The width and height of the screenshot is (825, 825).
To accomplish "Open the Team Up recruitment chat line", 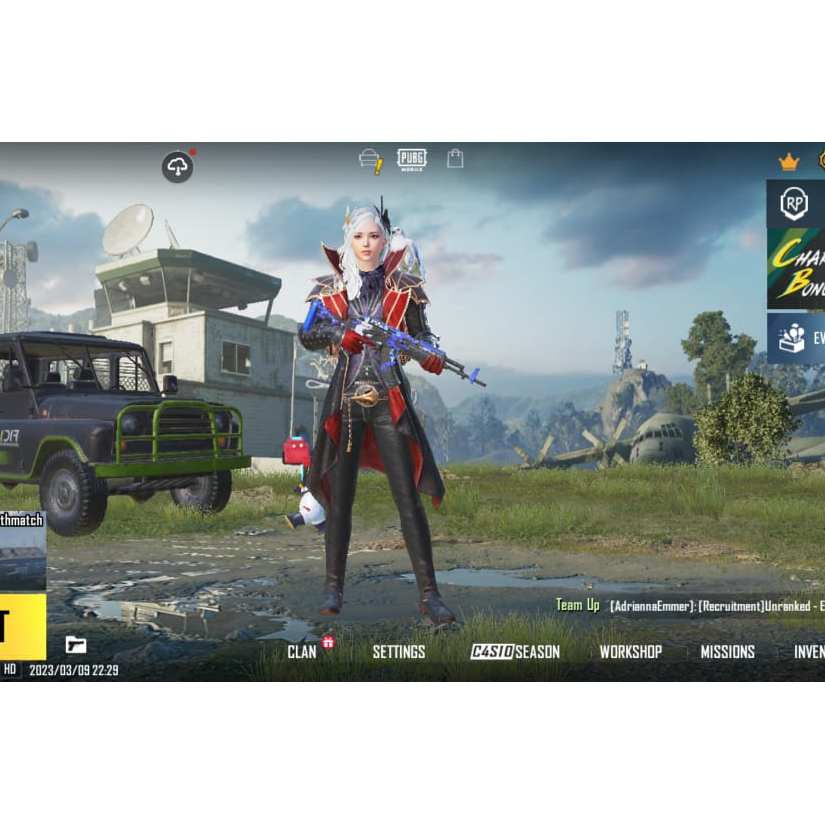I will click(x=690, y=606).
